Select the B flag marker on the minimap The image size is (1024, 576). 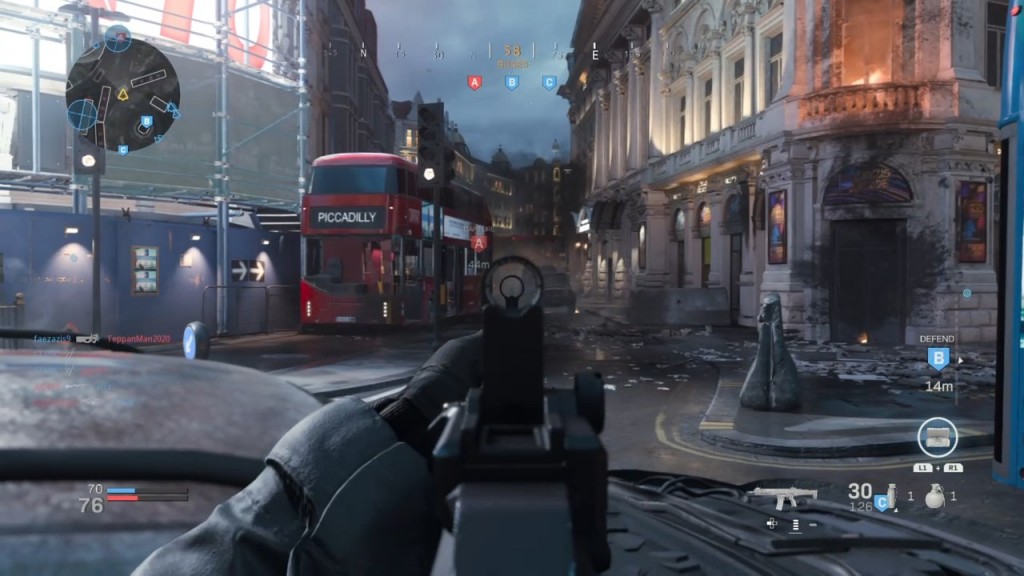(146, 122)
